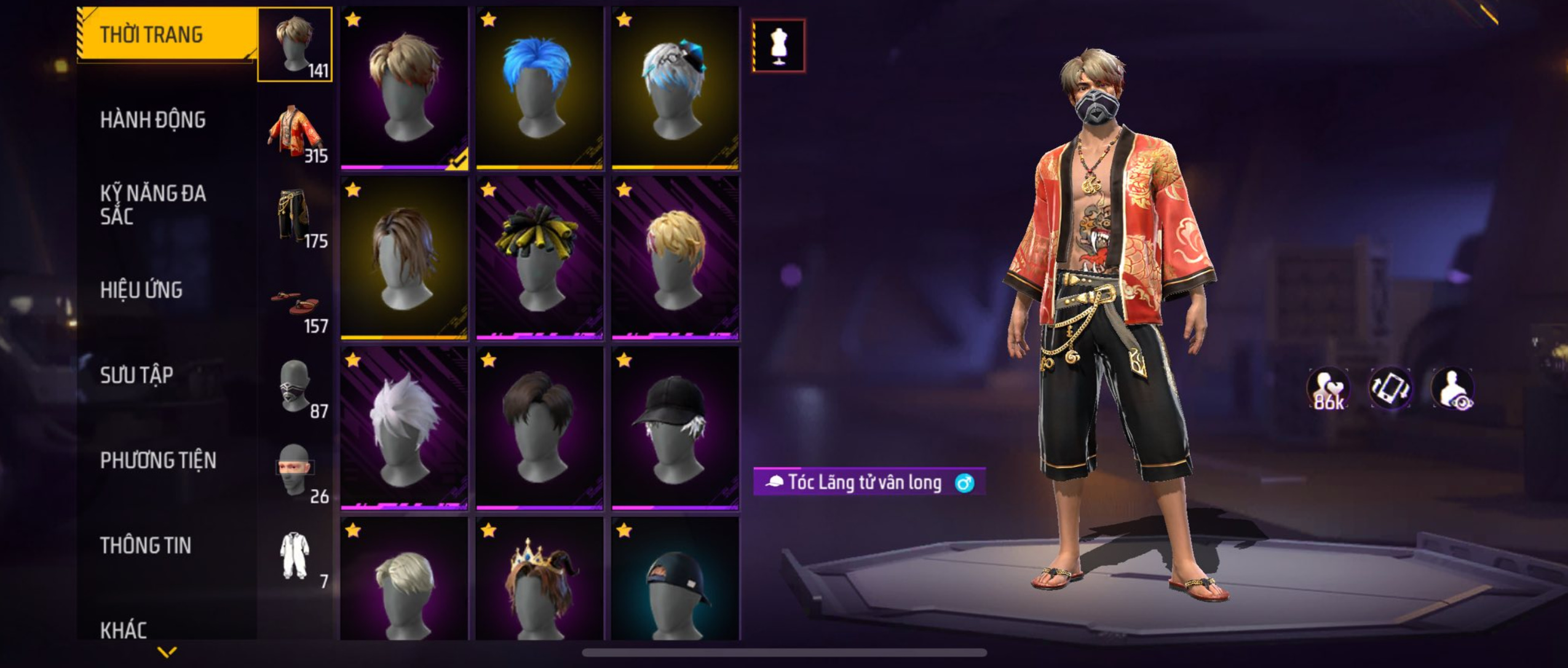Toggle the character view eye icon

point(1453,389)
